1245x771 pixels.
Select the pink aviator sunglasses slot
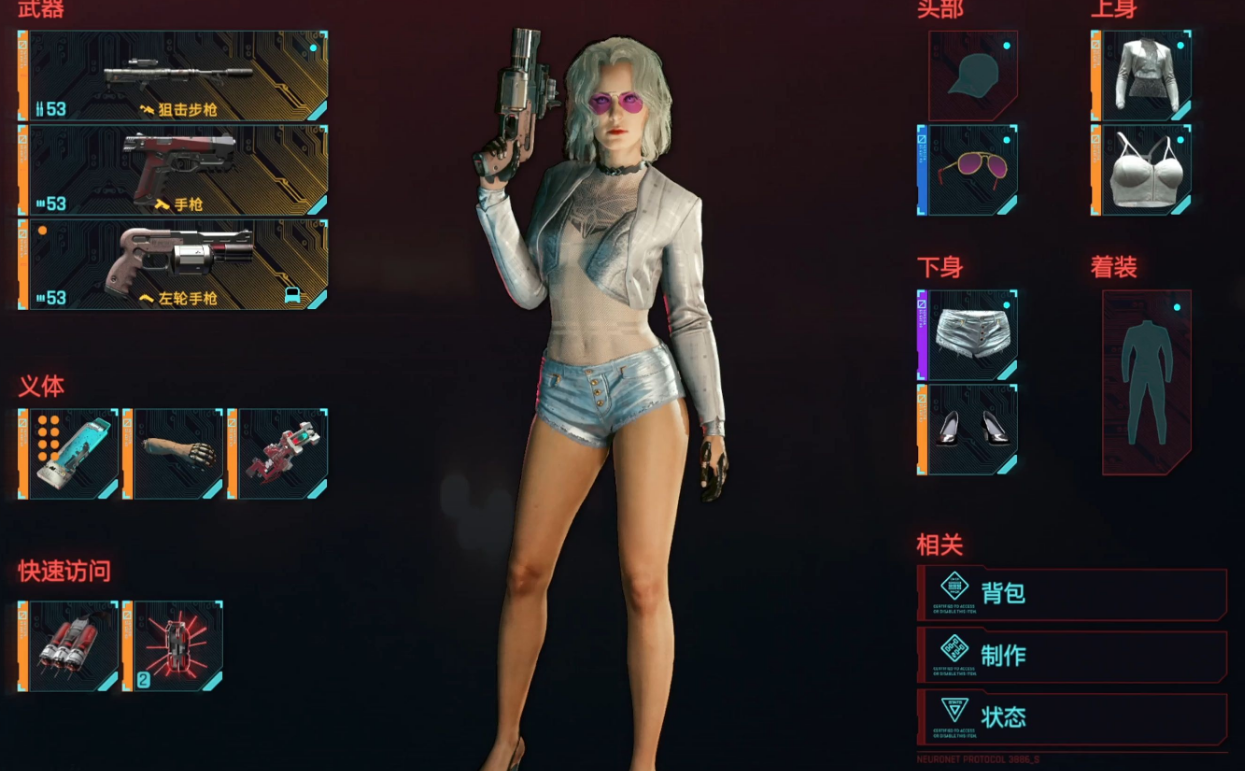coord(969,170)
